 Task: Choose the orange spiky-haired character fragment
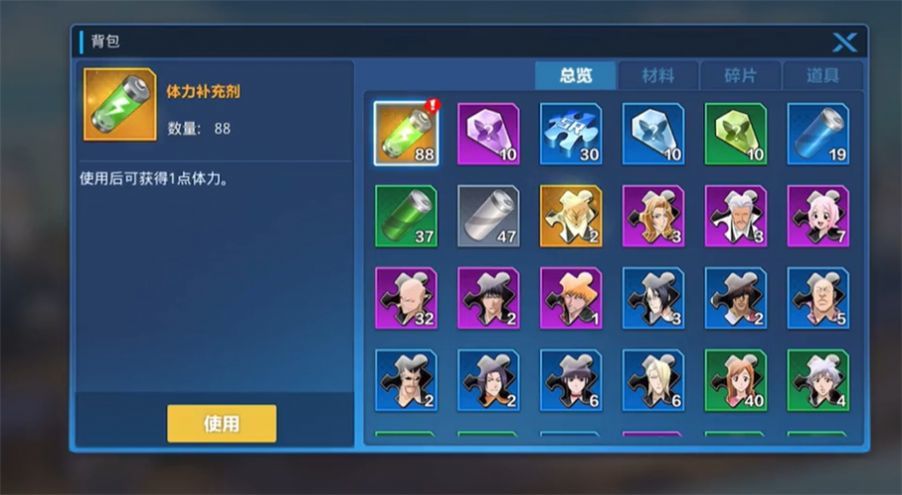570,297
